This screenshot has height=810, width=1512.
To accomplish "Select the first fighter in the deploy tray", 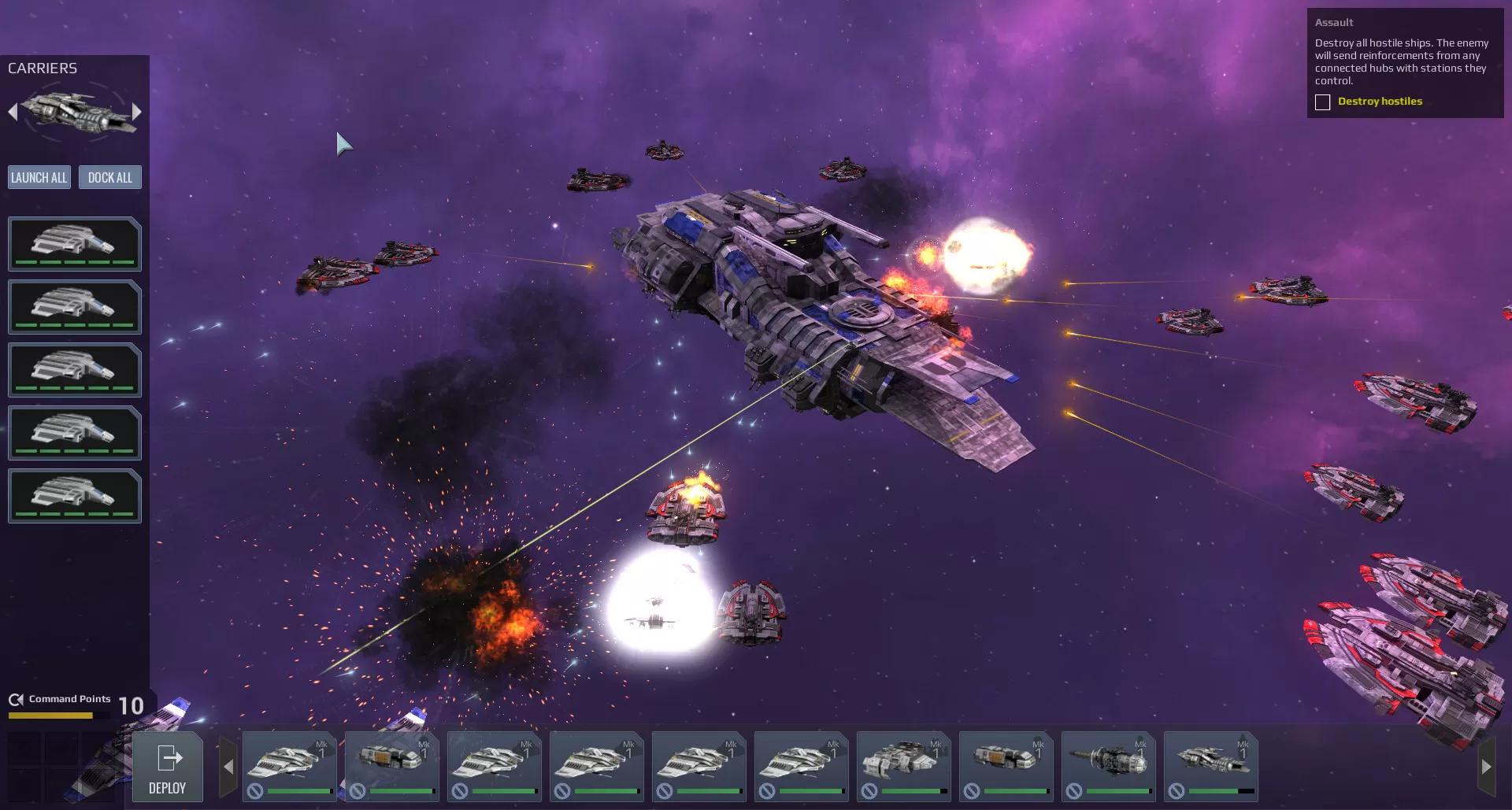I will (289, 765).
